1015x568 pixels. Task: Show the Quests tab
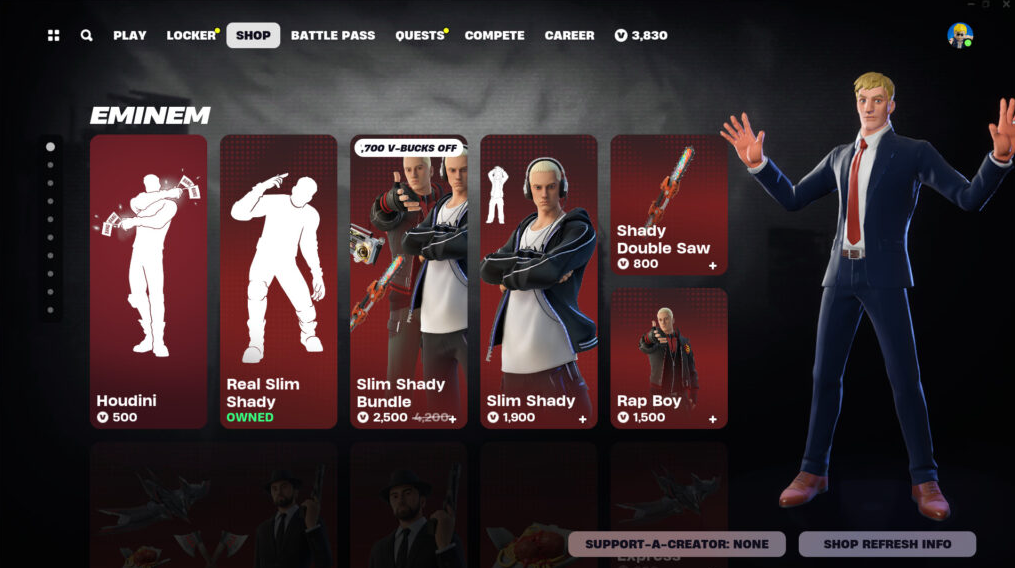point(420,36)
